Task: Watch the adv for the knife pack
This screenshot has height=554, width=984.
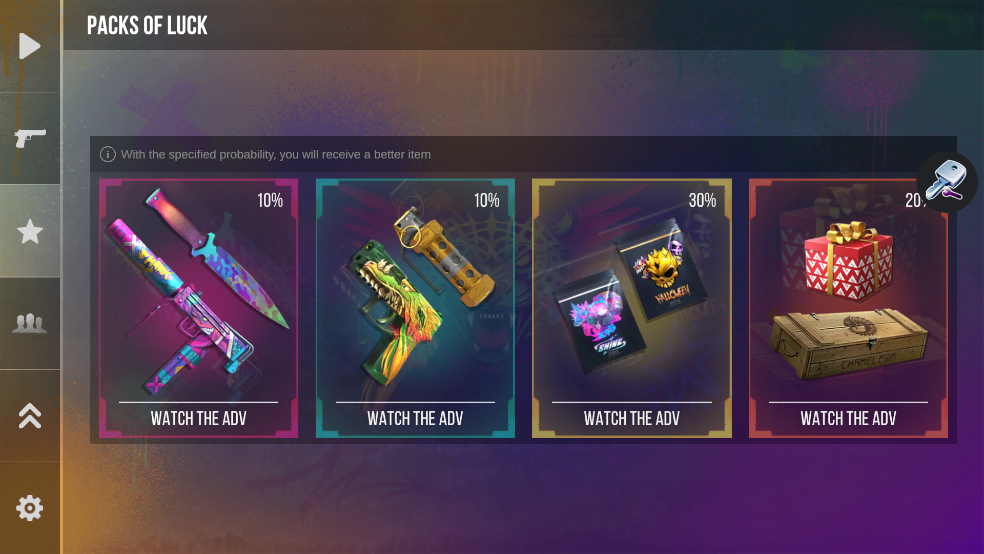Action: (199, 418)
